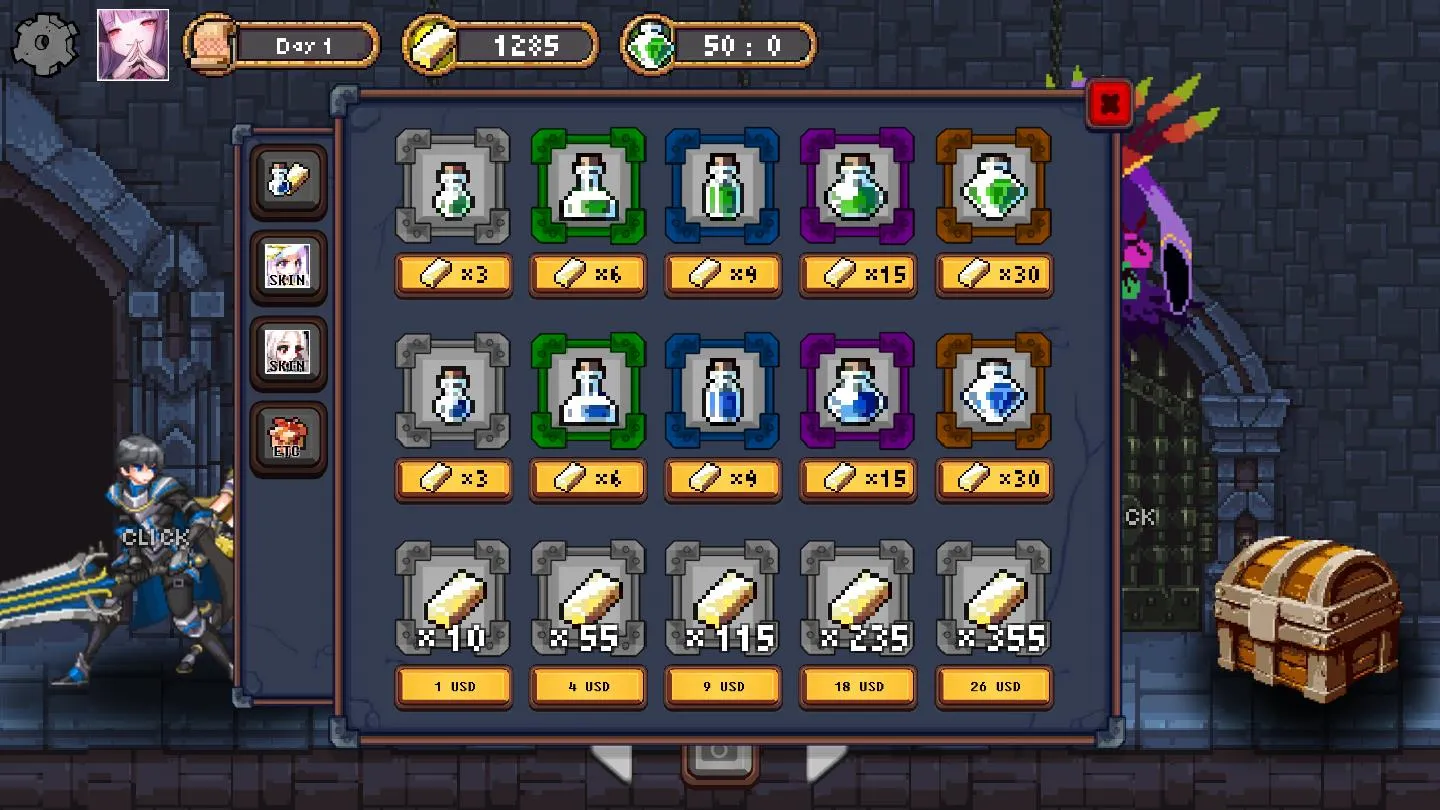Open the second SKIN tab
The height and width of the screenshot is (810, 1440).
288,352
